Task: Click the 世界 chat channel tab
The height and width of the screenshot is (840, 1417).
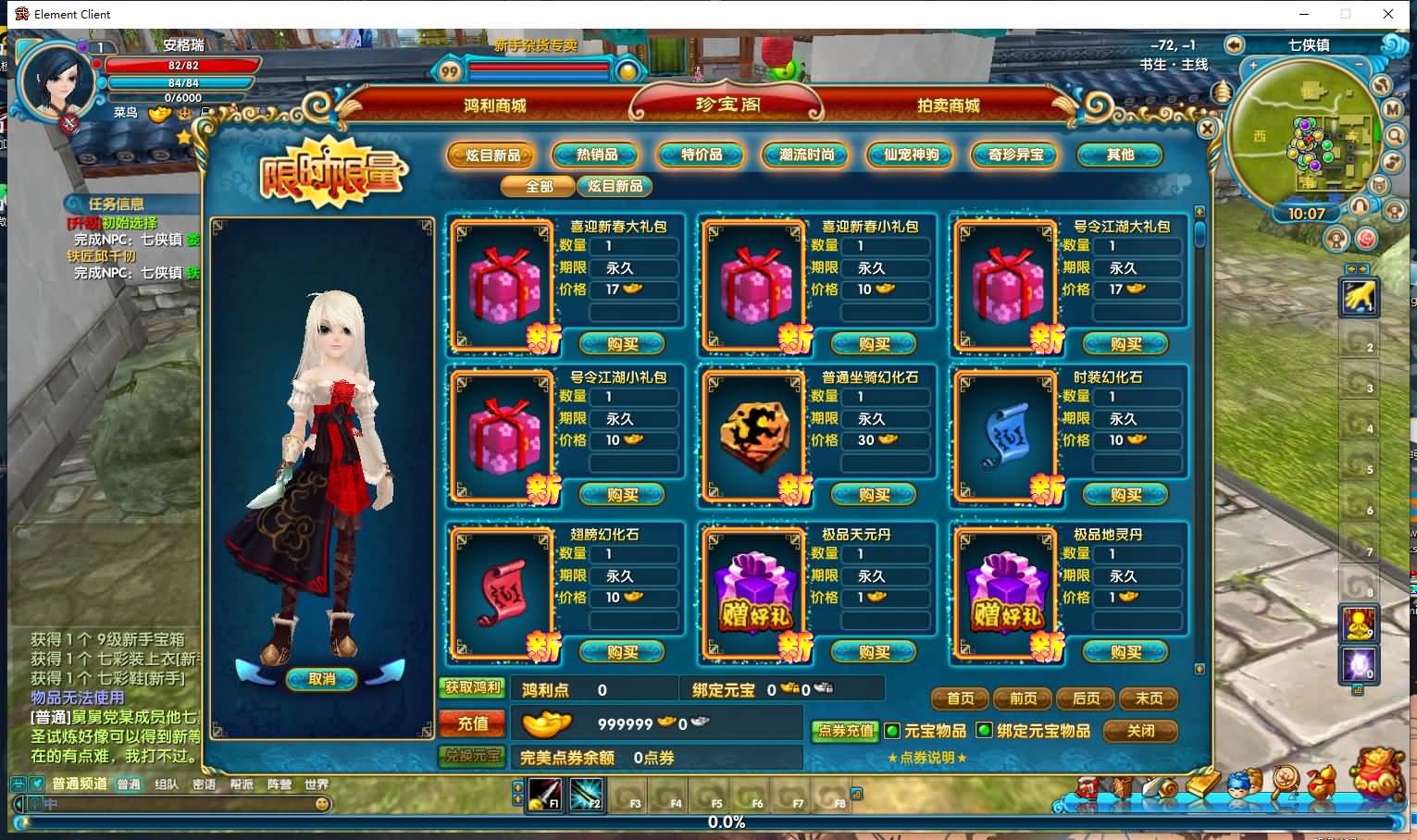Action: [315, 783]
